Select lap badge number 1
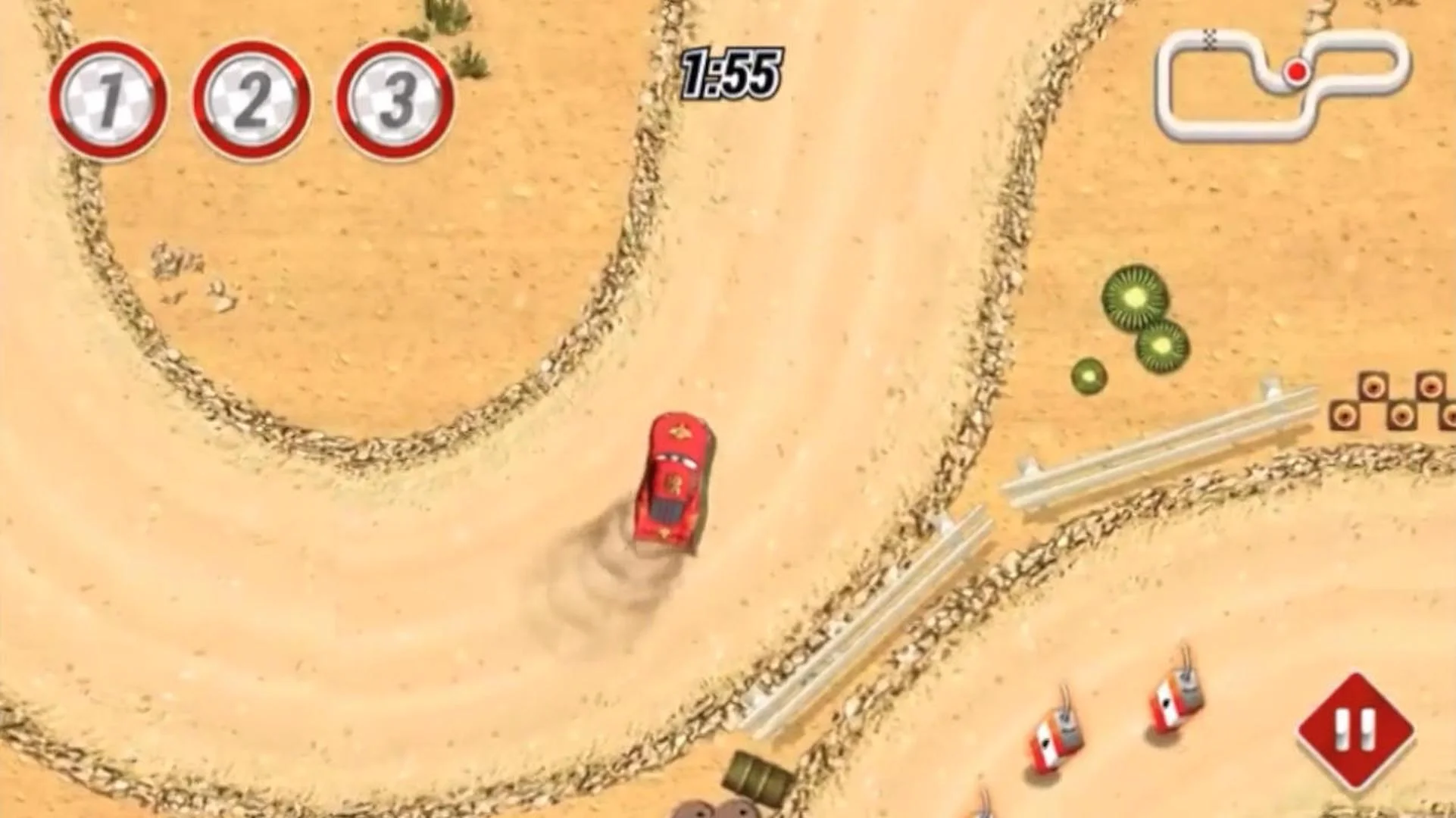1456x818 pixels. click(x=108, y=102)
